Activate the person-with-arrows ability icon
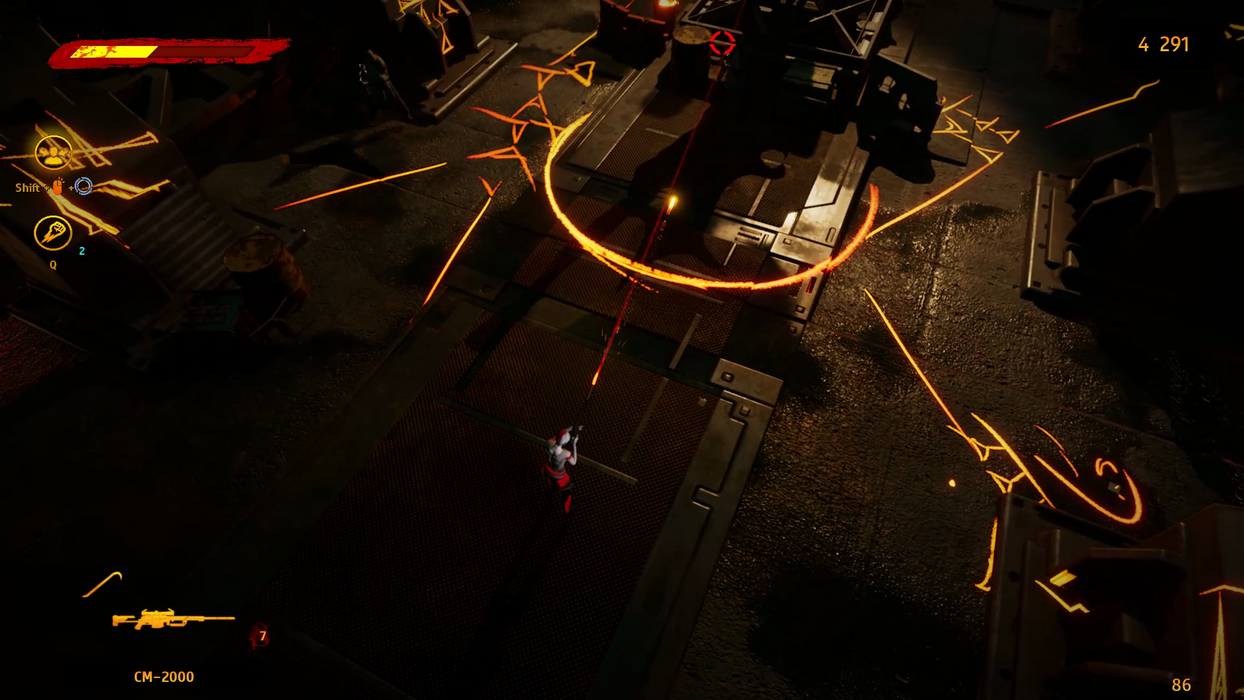 [x=52, y=153]
